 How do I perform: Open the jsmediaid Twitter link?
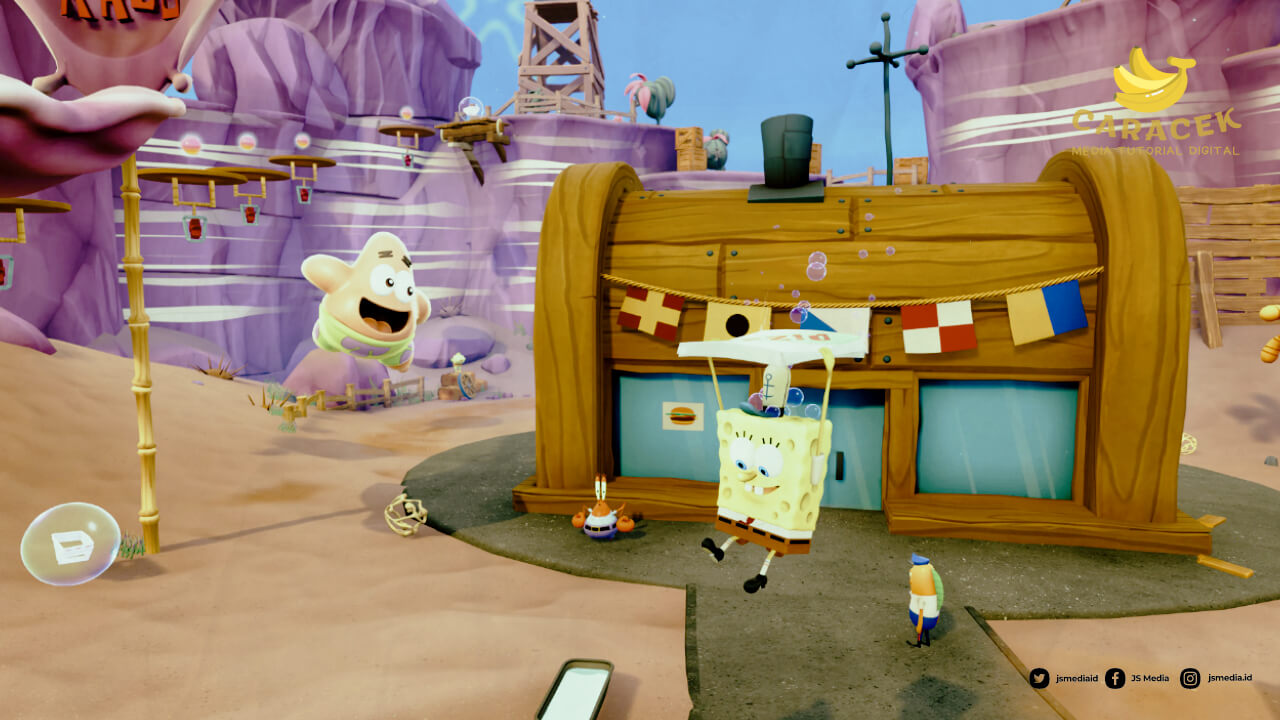click(1063, 678)
